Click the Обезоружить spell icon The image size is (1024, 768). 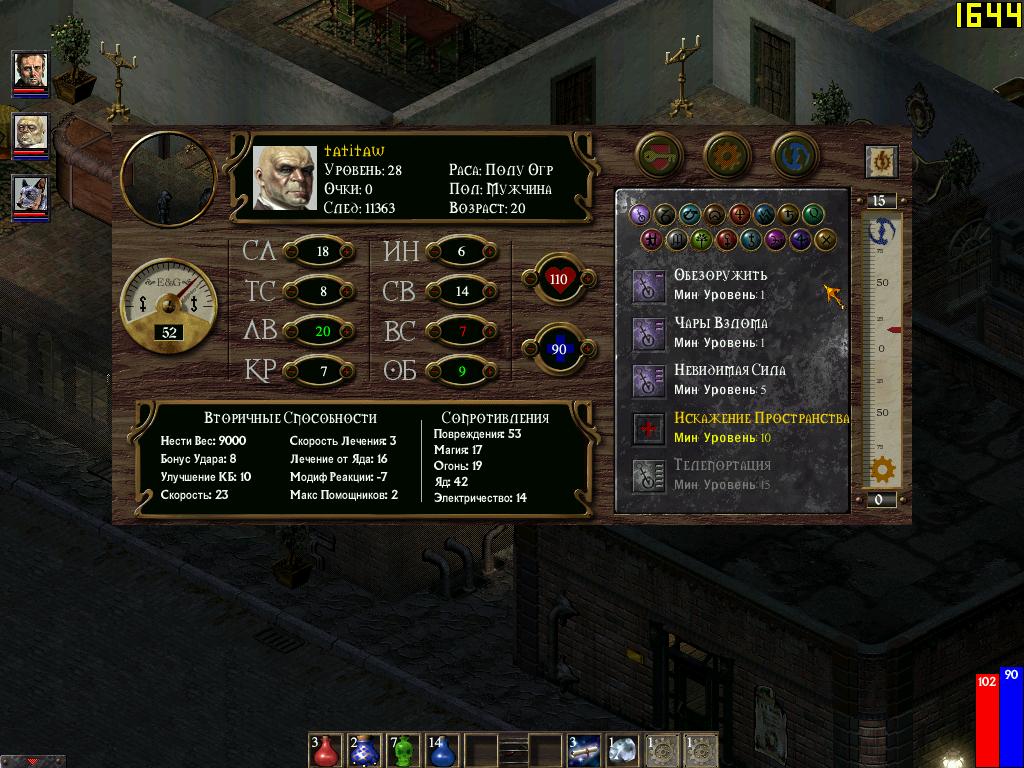click(x=651, y=286)
